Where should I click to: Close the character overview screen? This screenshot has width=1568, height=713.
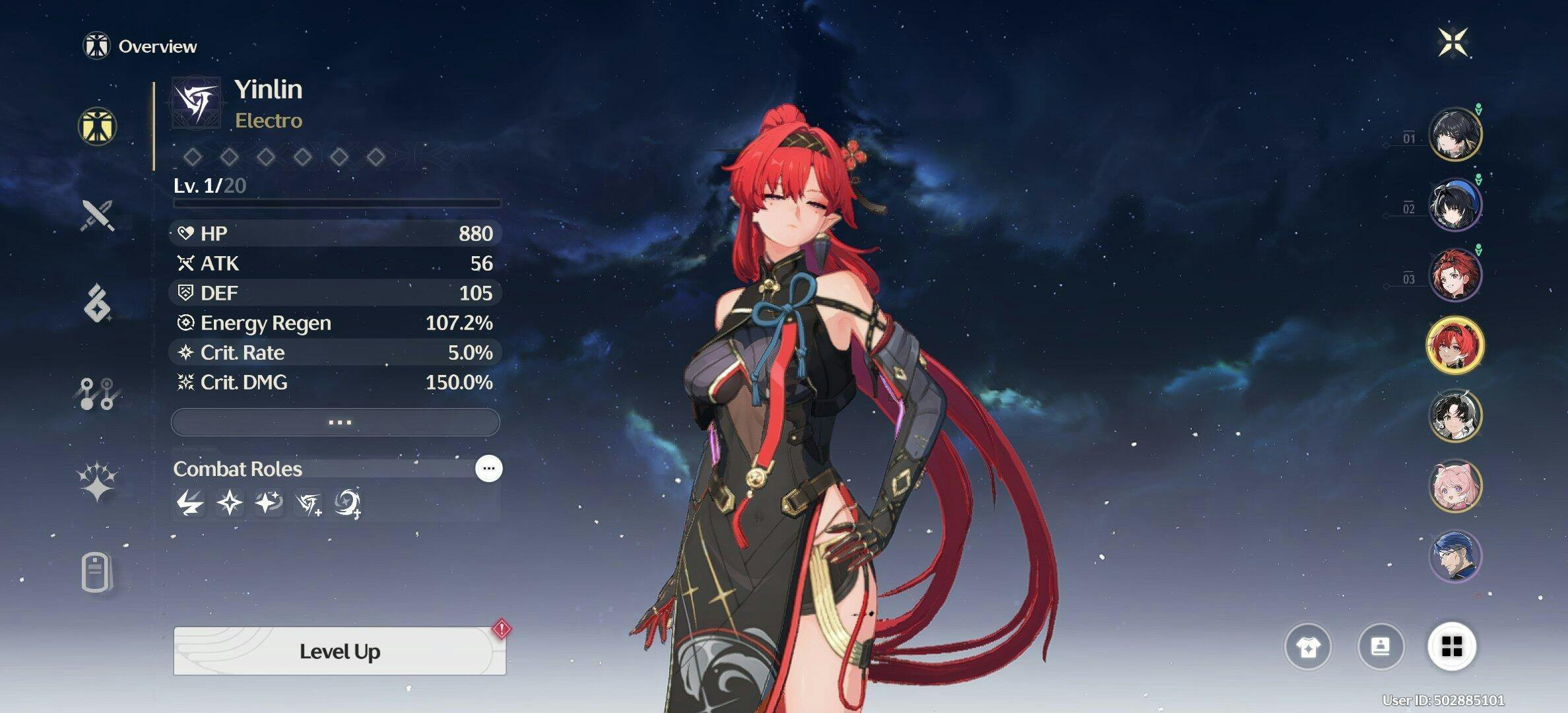click(1453, 43)
